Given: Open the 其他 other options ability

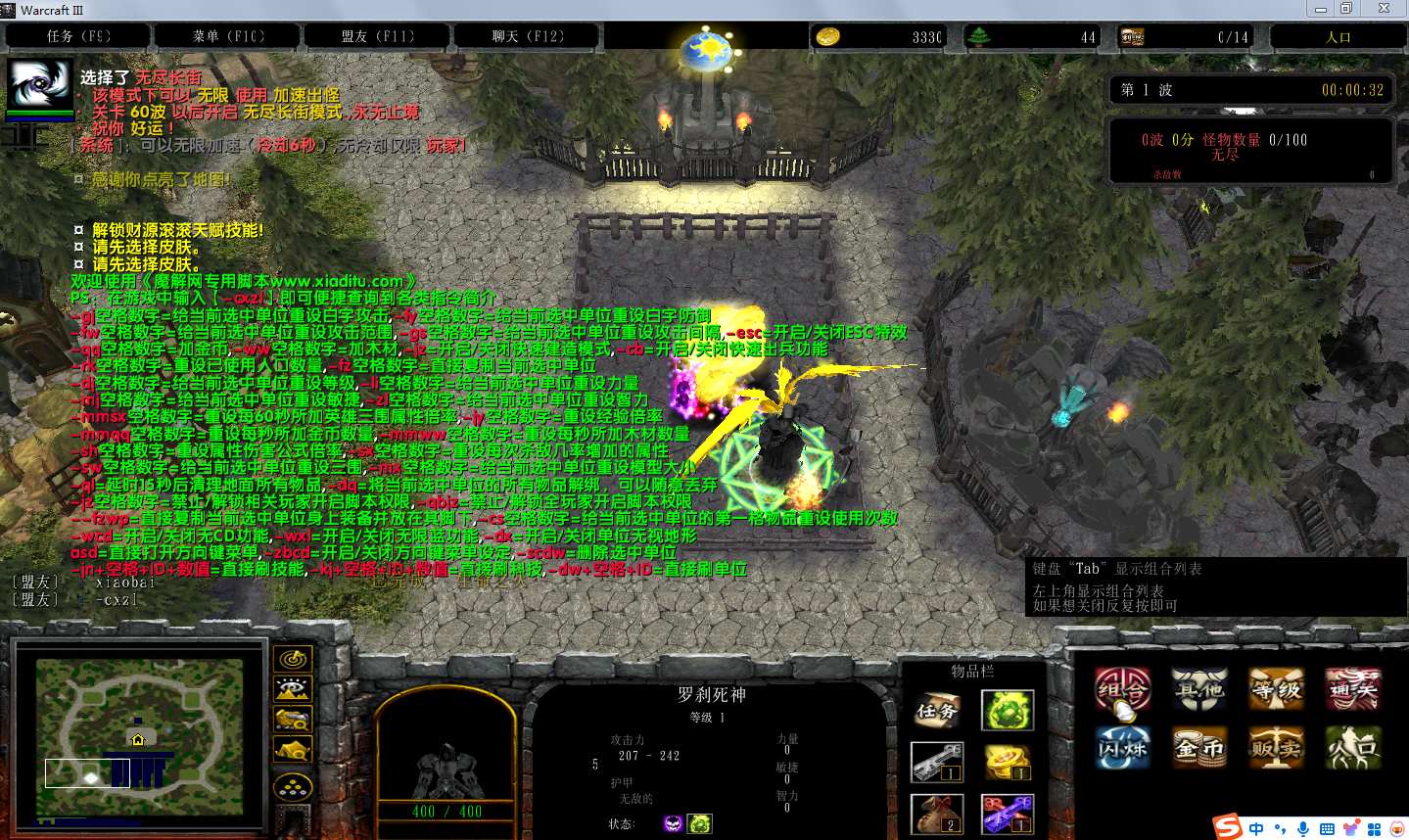Looking at the screenshot, I should (x=1199, y=691).
